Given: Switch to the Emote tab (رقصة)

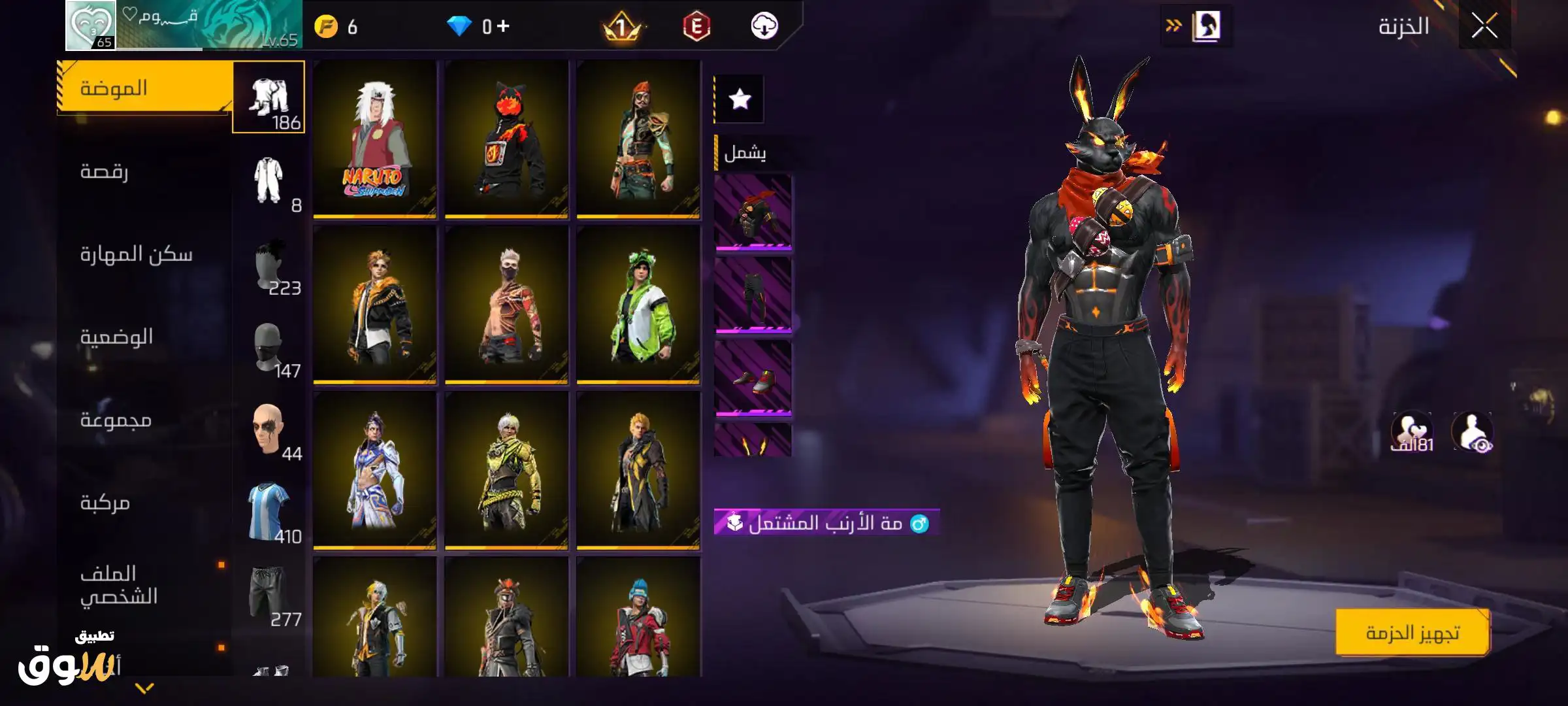Looking at the screenshot, I should [105, 171].
